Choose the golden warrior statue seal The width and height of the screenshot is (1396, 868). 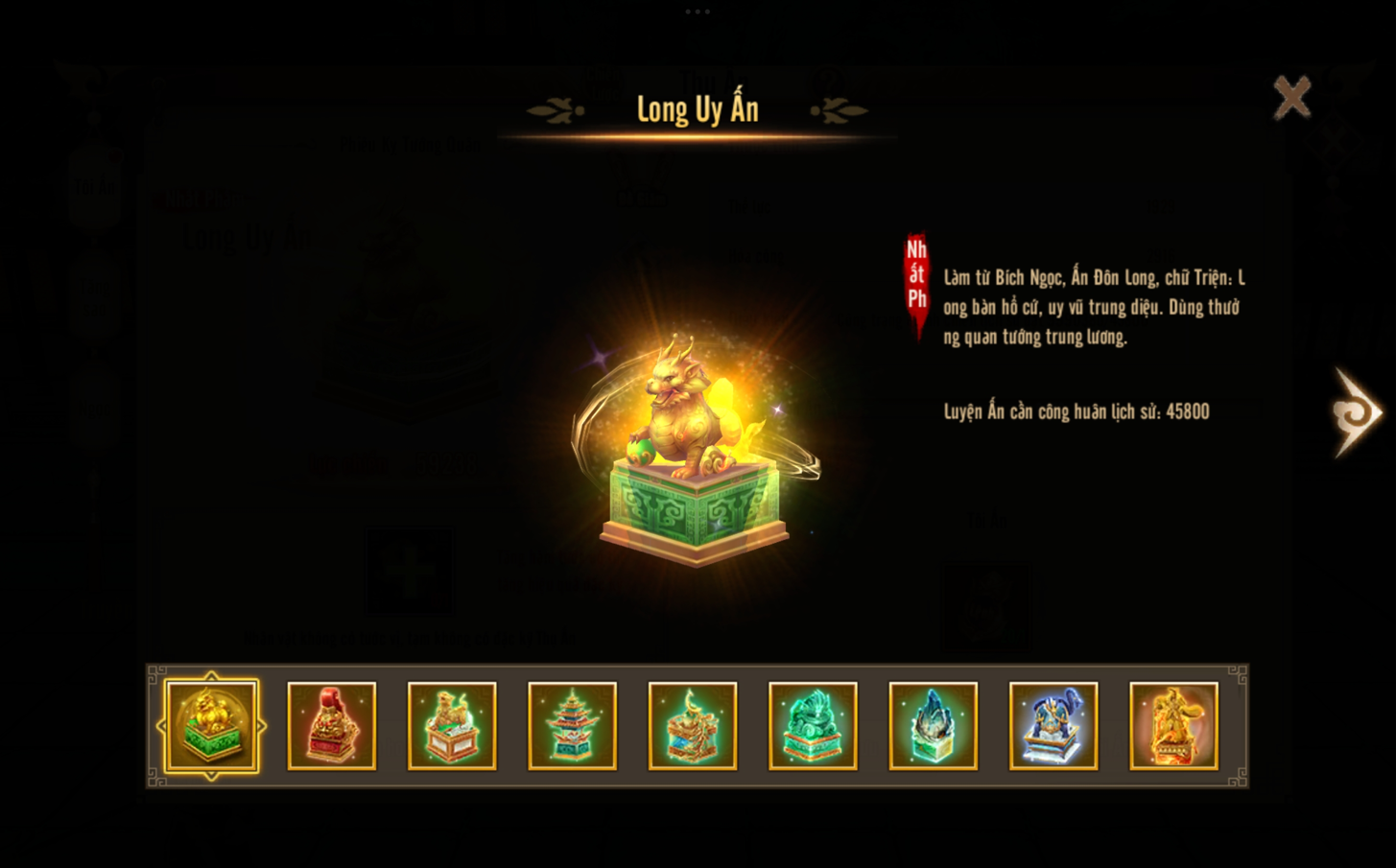[1173, 726]
